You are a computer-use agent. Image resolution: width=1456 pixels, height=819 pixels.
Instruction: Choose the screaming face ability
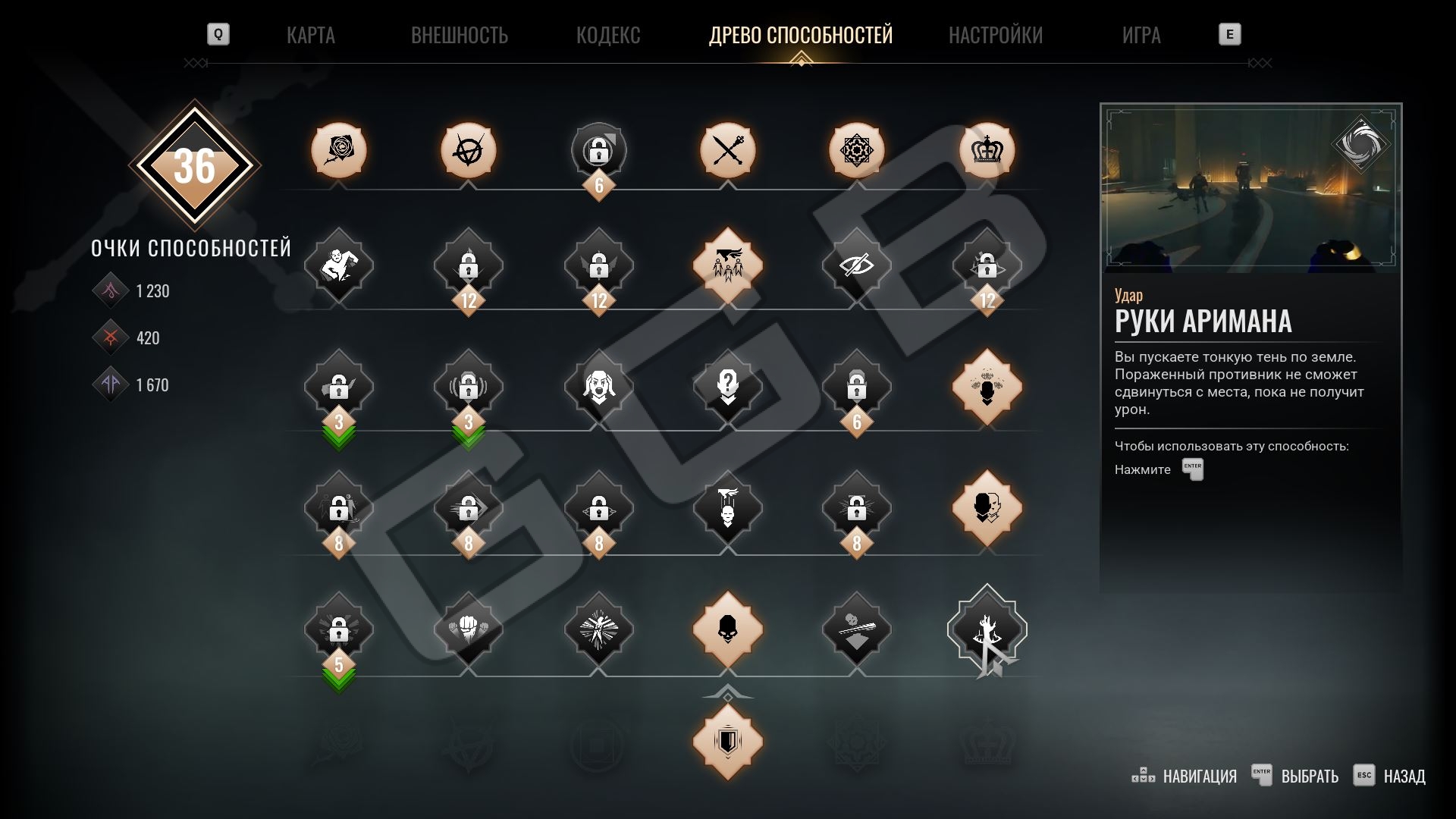pyautogui.click(x=598, y=387)
